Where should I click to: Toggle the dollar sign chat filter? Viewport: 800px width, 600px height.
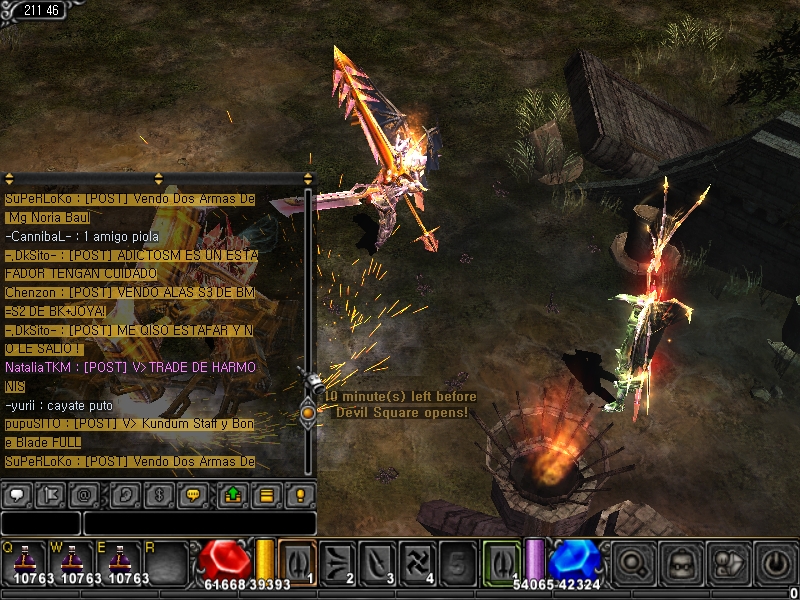point(160,495)
